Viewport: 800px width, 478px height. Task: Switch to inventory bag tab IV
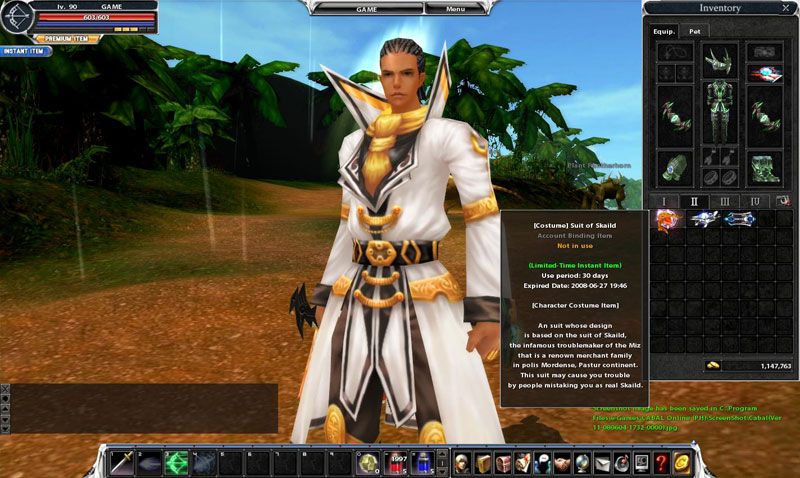[754, 201]
